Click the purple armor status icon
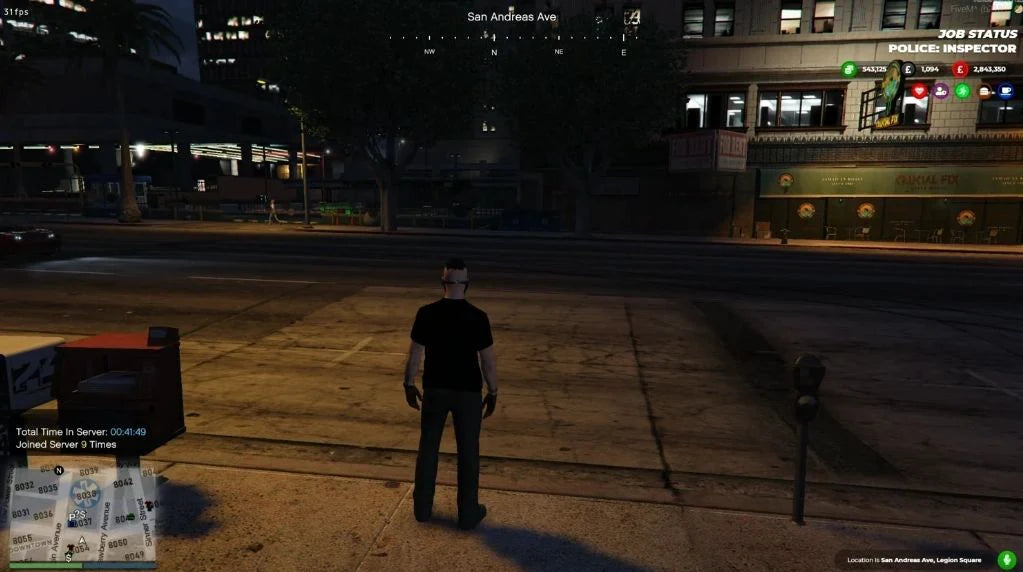Image resolution: width=1023 pixels, height=572 pixels. click(941, 91)
